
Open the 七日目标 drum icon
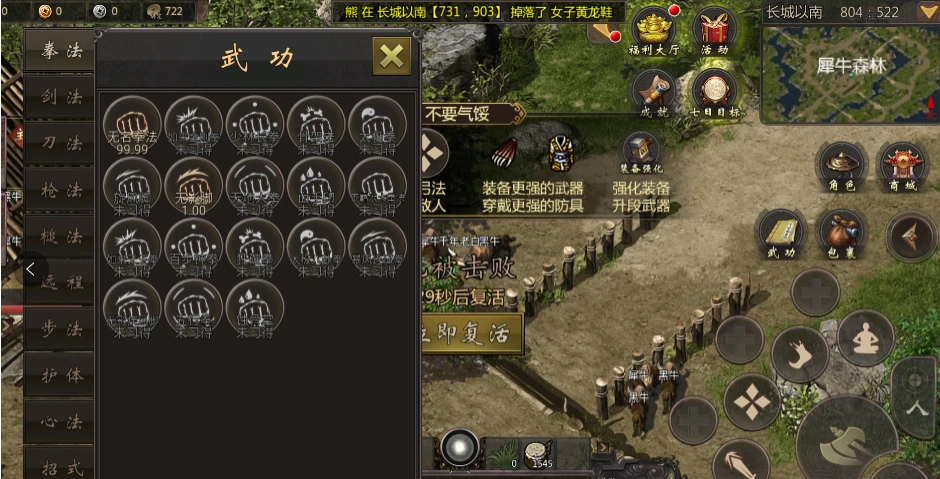[715, 92]
